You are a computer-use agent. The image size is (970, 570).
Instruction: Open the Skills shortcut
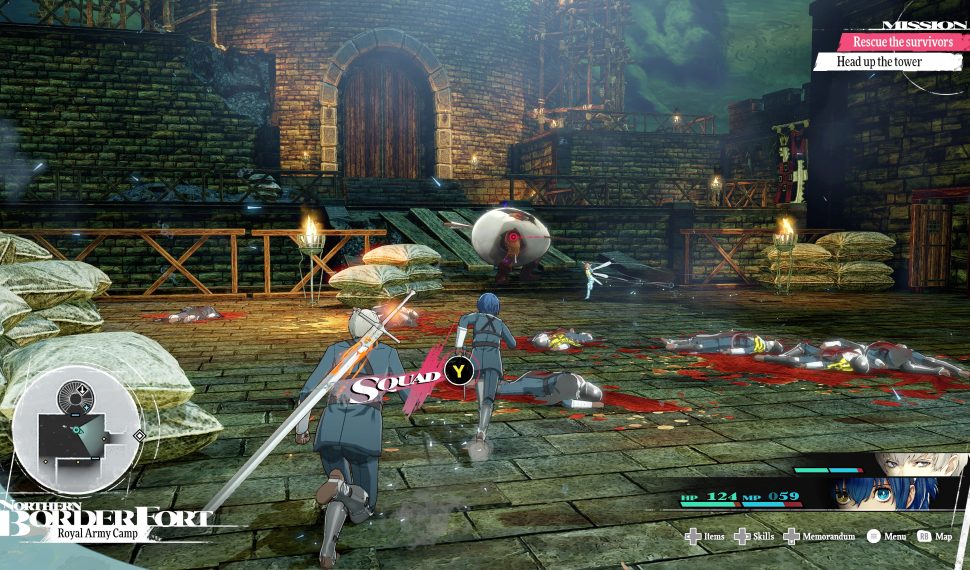[753, 537]
